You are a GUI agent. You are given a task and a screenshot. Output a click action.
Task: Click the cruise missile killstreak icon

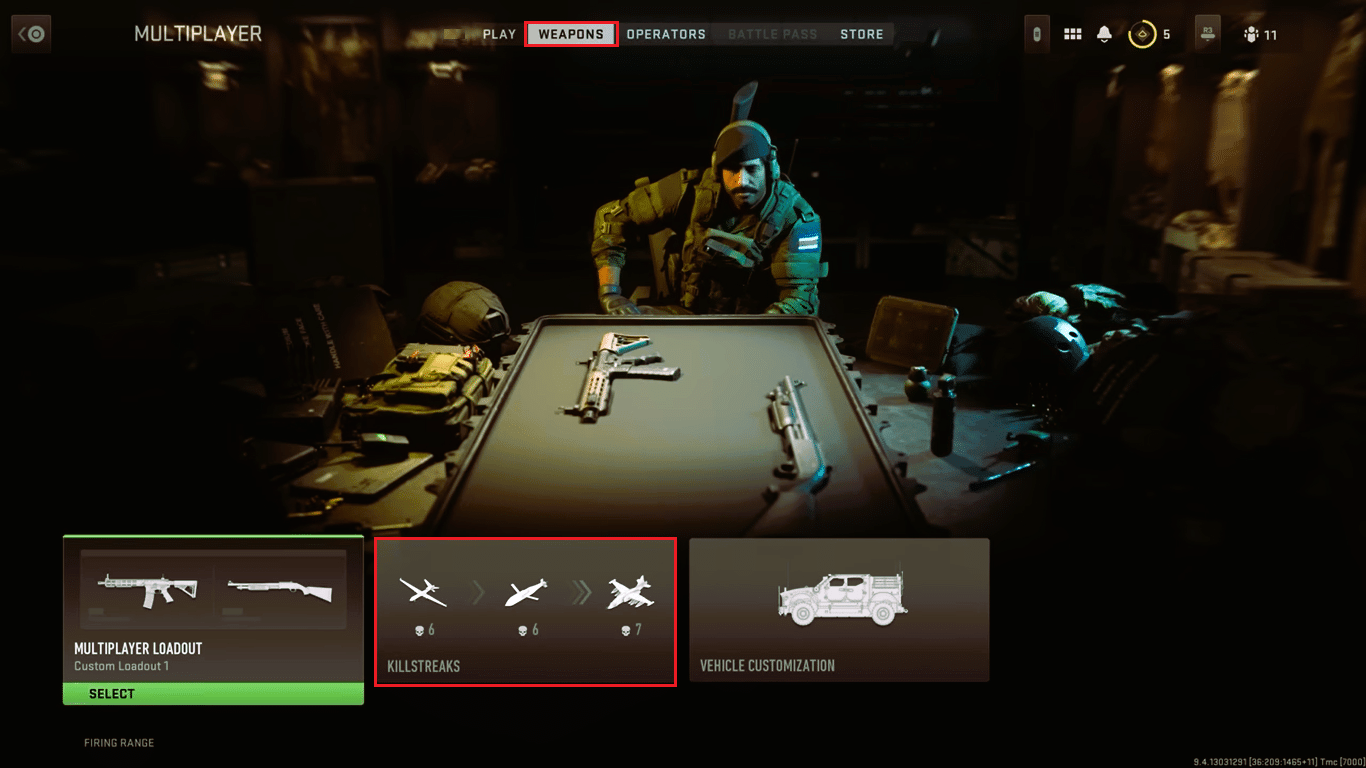pos(527,592)
